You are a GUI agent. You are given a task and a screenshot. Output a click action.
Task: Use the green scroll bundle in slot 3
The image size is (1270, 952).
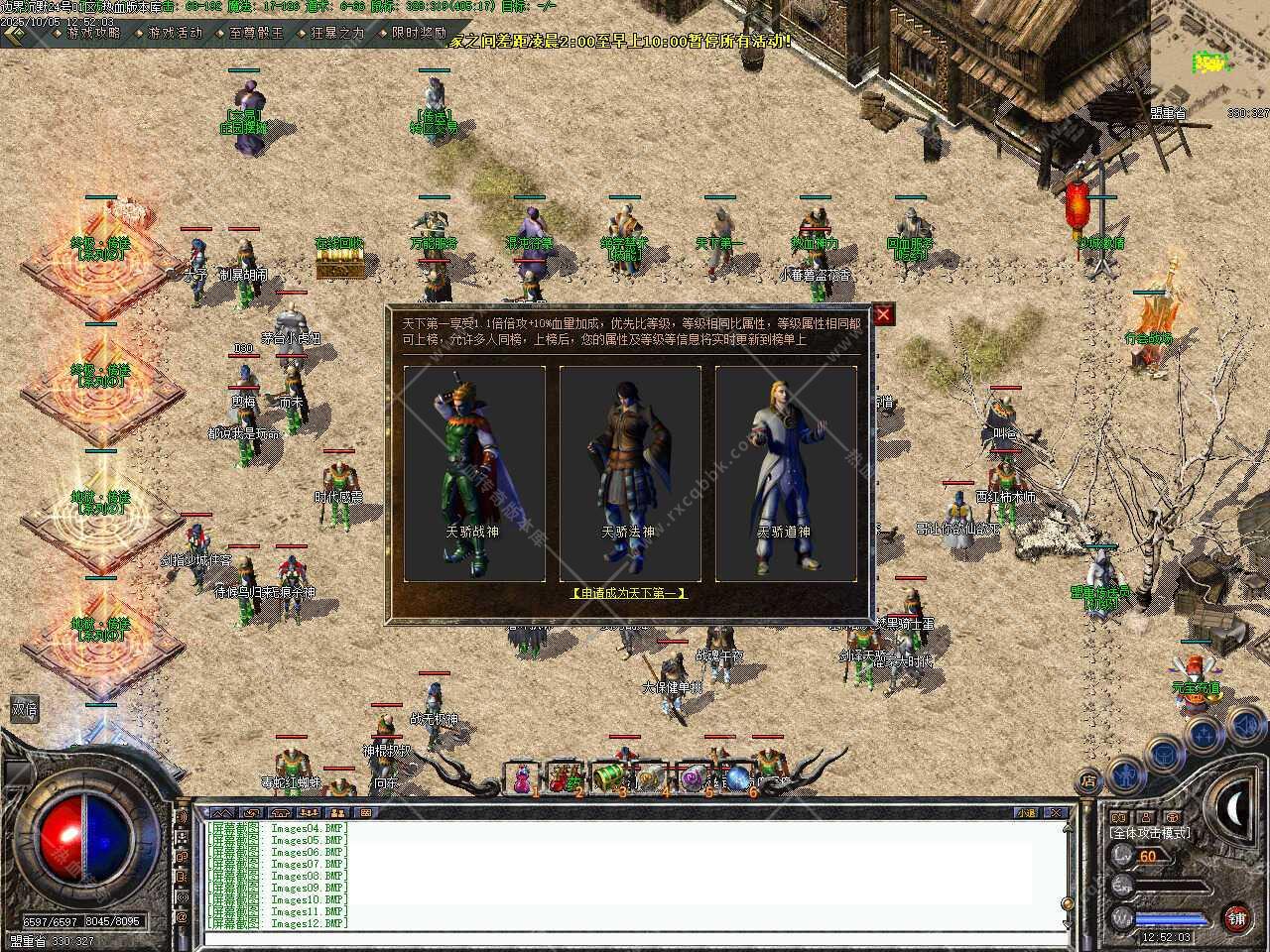[x=607, y=776]
